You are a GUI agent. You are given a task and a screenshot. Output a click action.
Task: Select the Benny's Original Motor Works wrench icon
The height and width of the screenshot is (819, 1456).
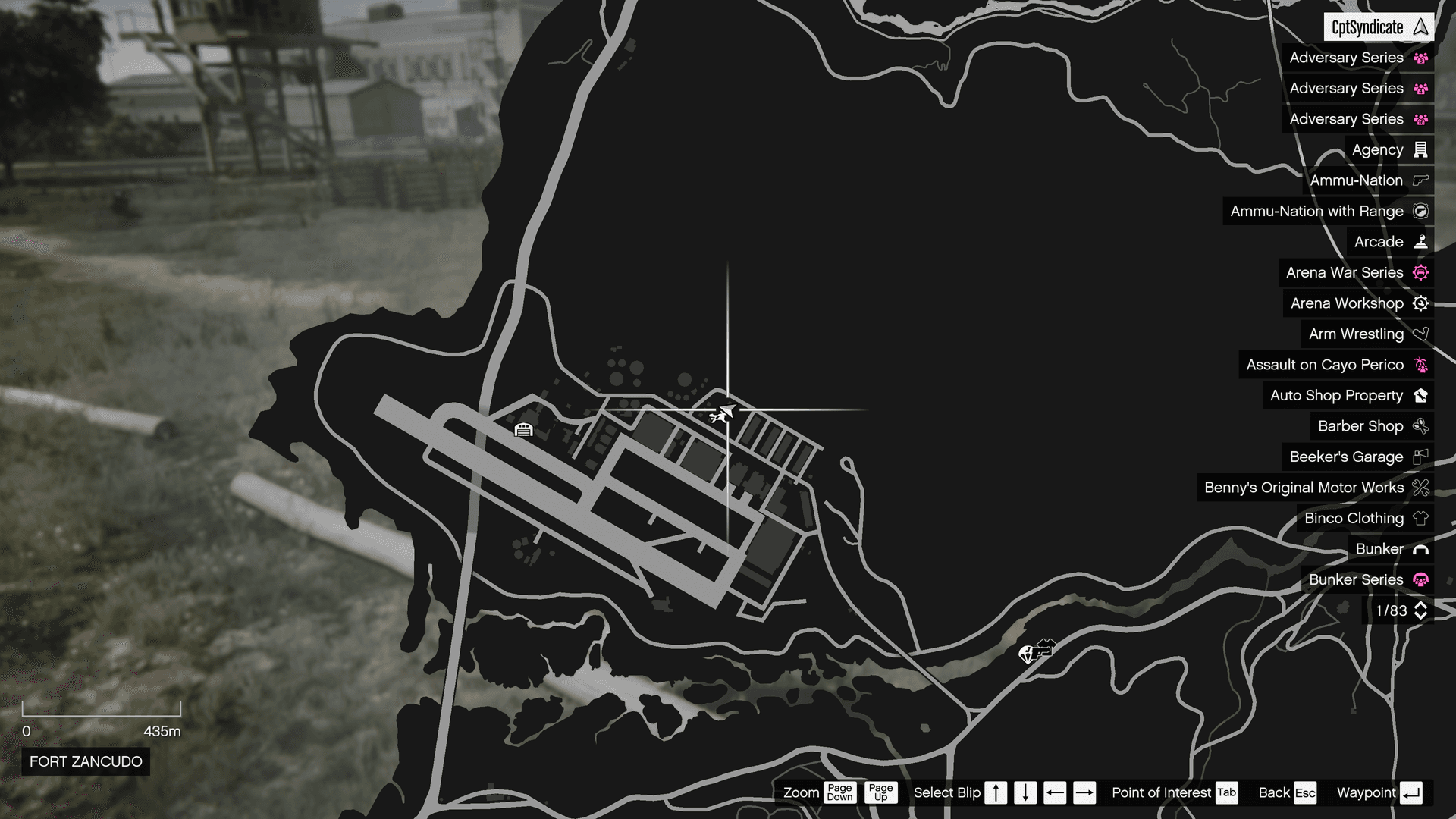[1419, 488]
